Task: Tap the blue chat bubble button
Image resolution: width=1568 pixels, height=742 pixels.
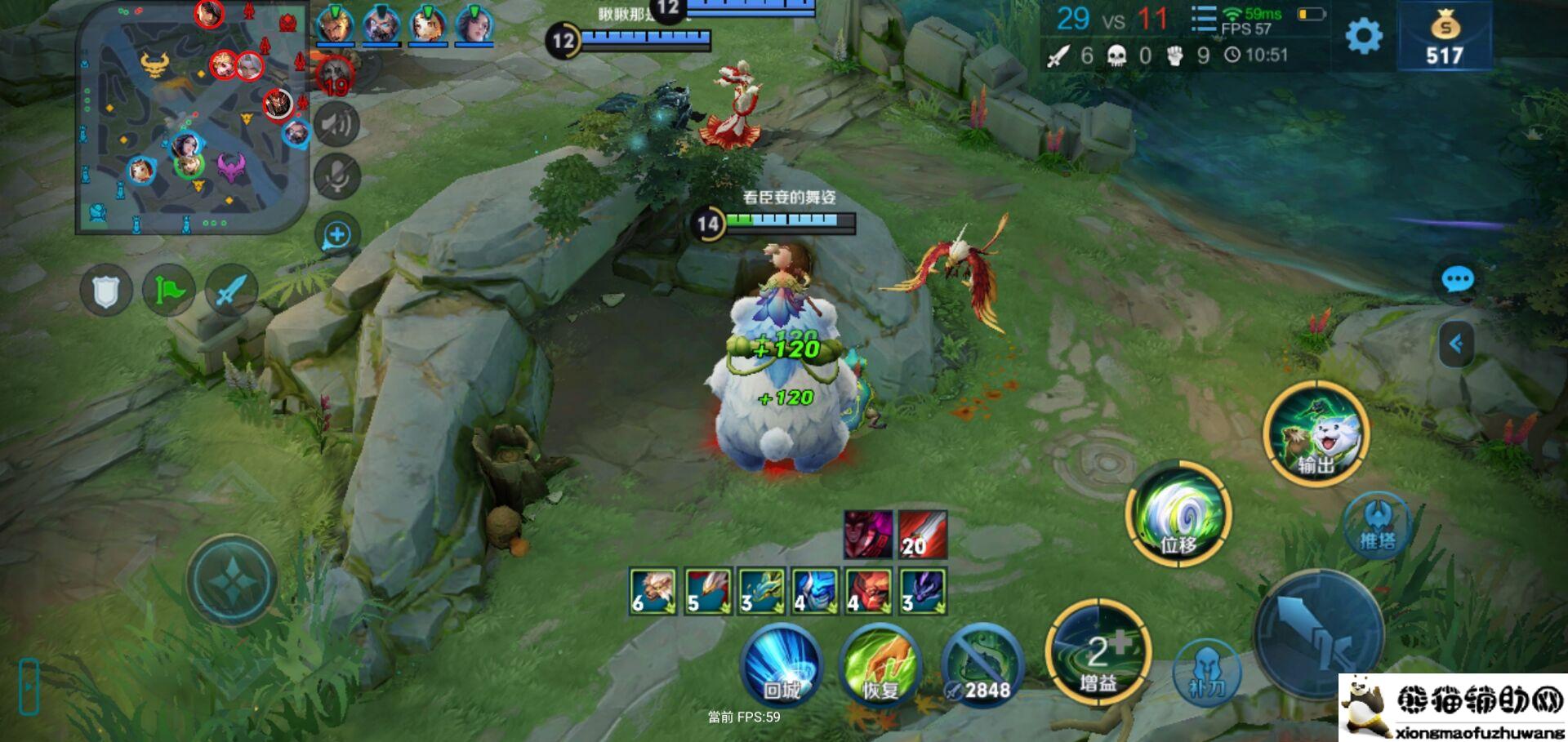Action: point(1457,281)
